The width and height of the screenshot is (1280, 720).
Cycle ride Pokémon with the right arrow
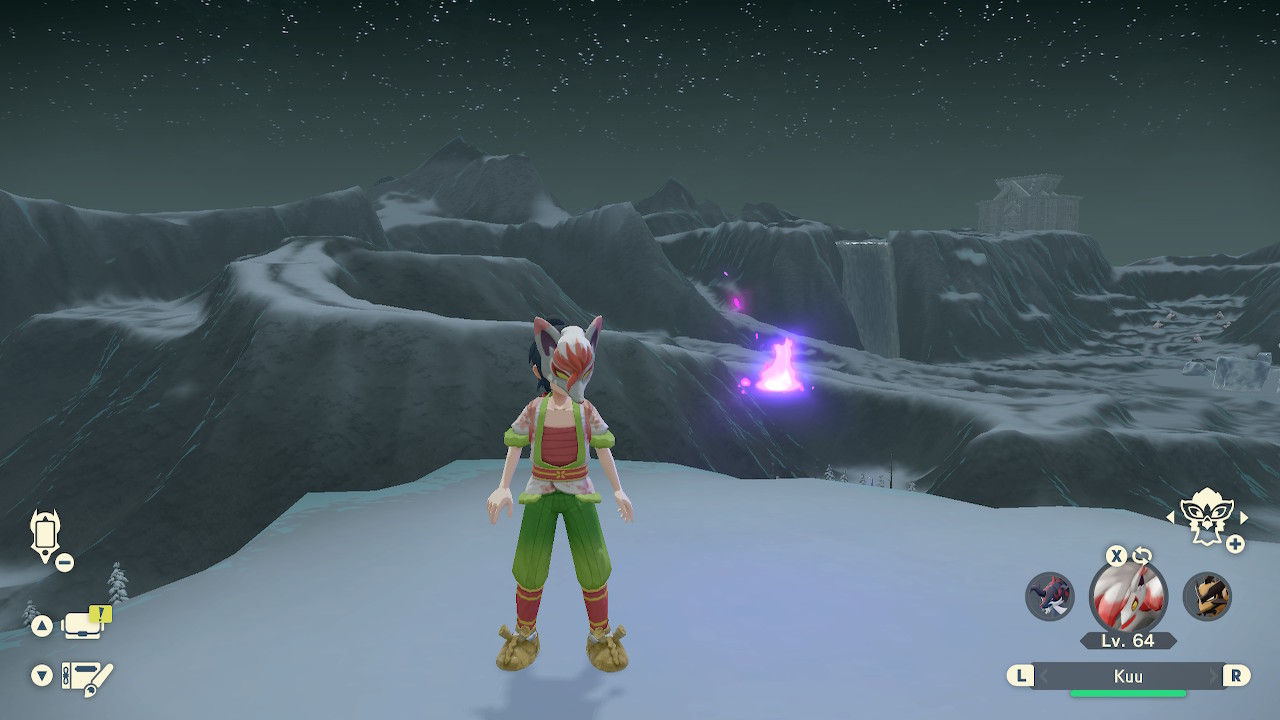tap(1244, 517)
